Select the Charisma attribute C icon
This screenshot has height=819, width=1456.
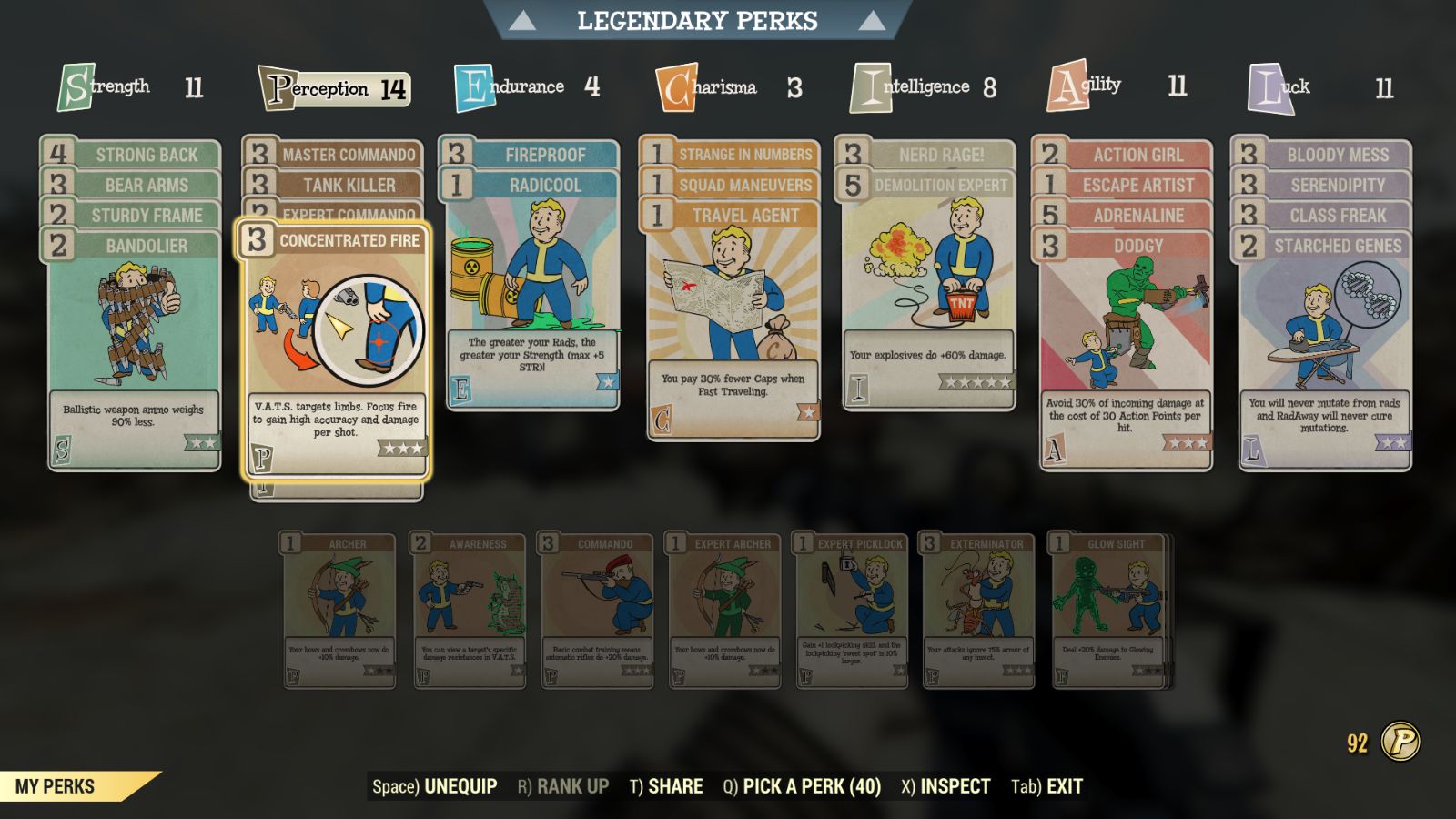click(x=675, y=86)
